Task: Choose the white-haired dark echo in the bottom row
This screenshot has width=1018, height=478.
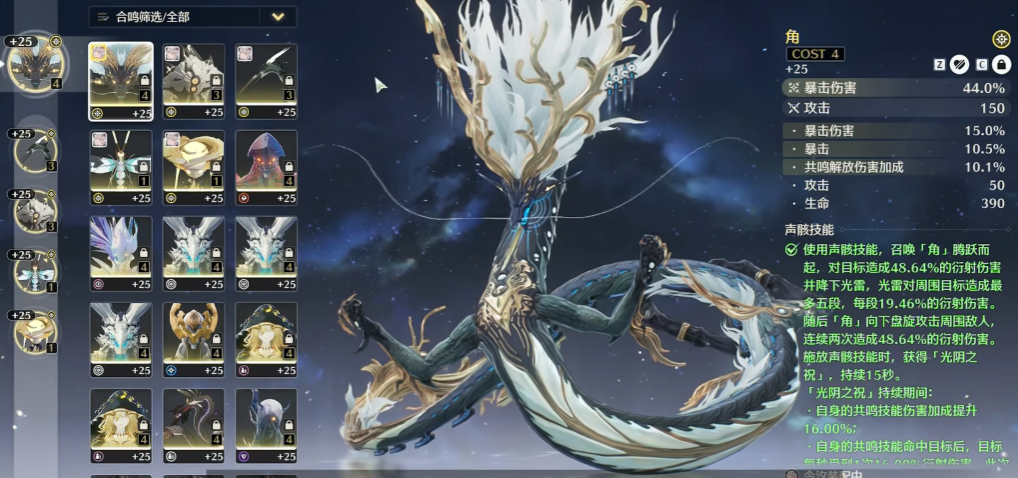Action: pyautogui.click(x=266, y=420)
